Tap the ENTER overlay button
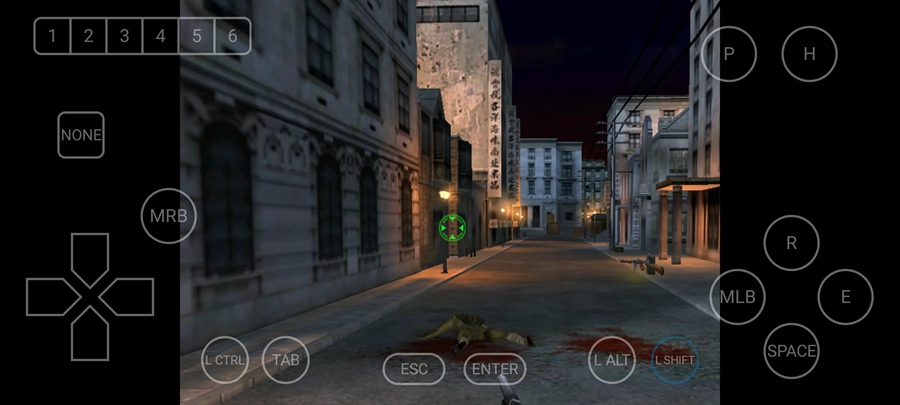Viewport: 900px width, 405px height. (x=494, y=369)
